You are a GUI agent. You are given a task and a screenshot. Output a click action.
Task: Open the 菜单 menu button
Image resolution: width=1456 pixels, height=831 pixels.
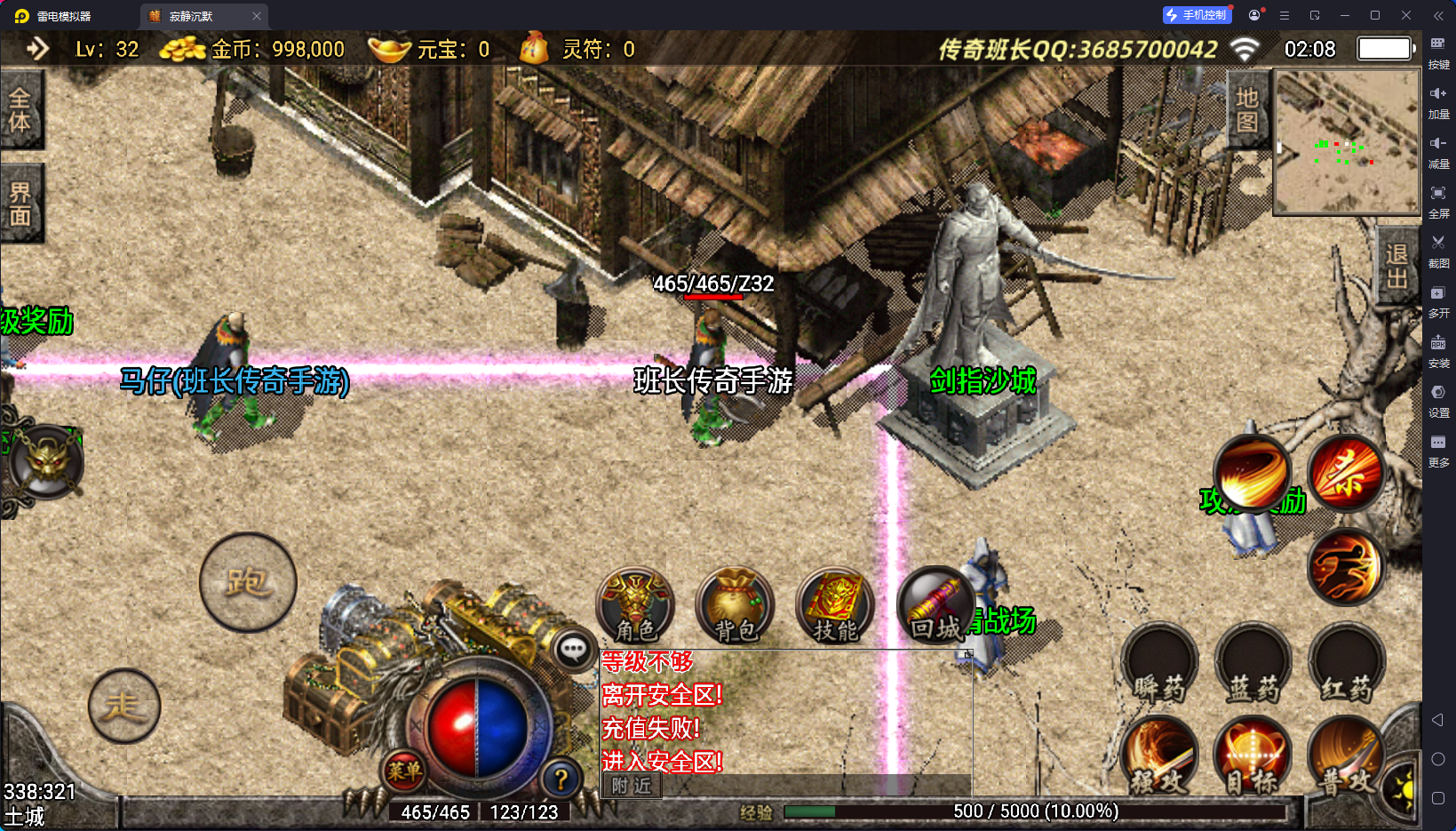404,771
